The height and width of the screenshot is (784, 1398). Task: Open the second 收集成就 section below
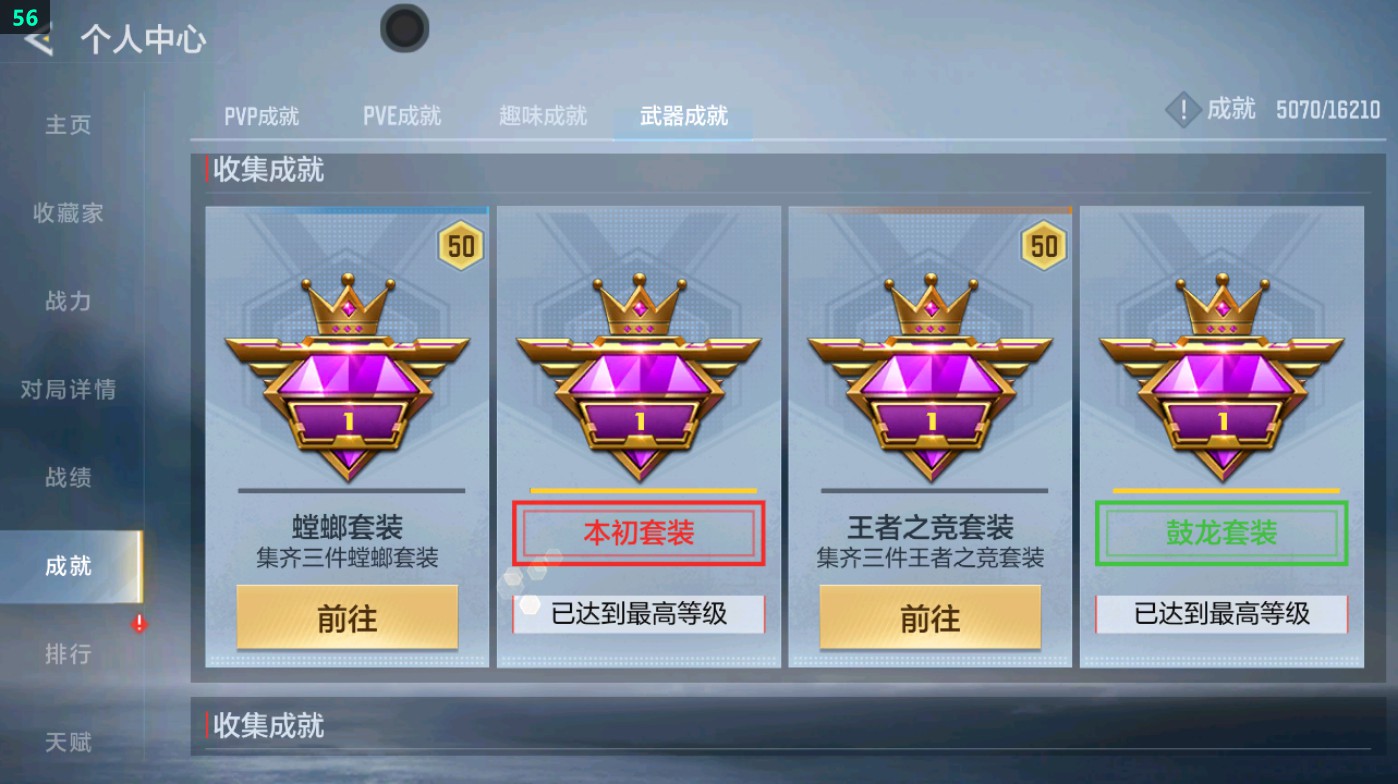268,727
